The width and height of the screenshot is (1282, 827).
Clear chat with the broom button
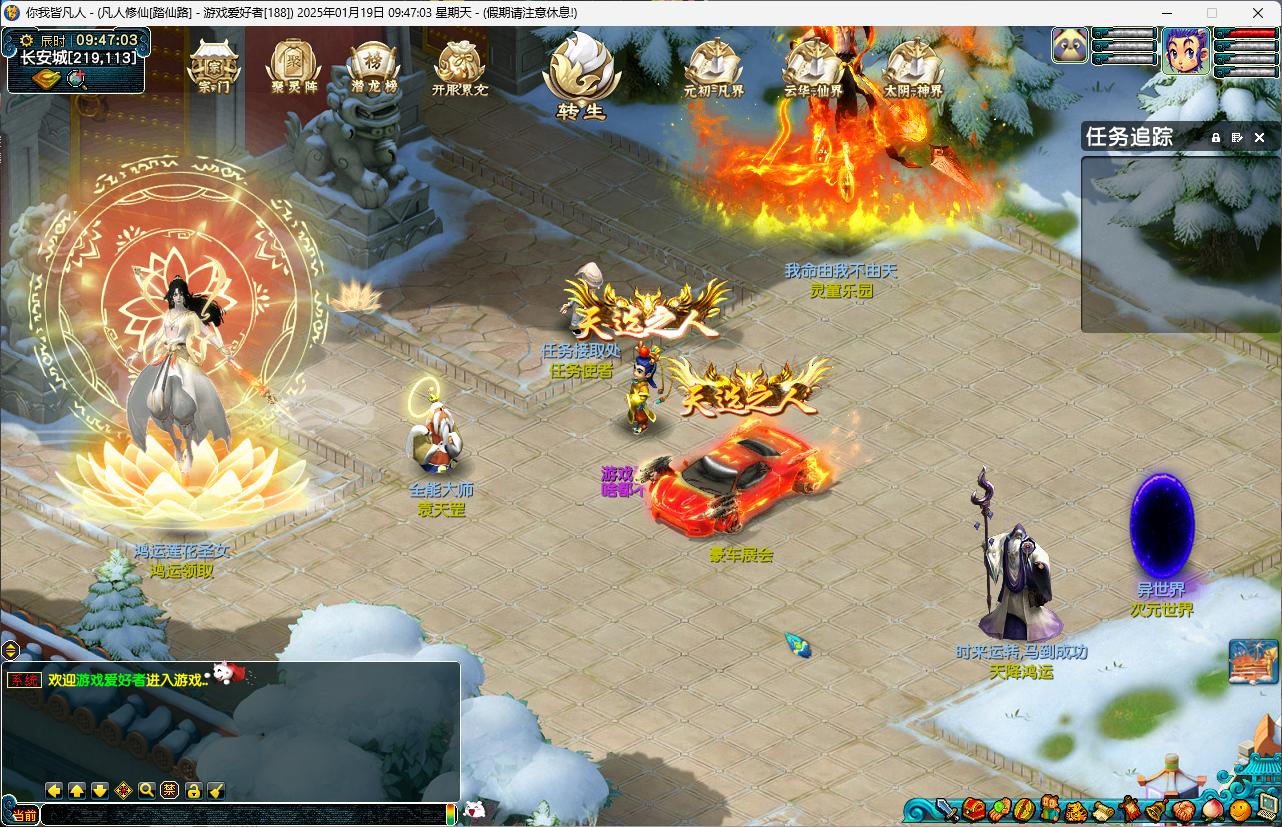tap(216, 791)
